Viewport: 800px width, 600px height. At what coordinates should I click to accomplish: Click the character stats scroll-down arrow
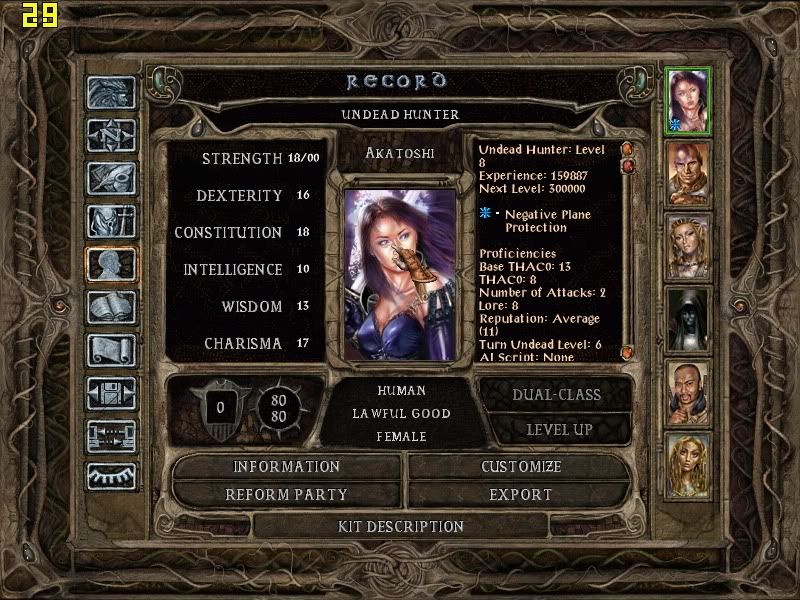pos(628,353)
